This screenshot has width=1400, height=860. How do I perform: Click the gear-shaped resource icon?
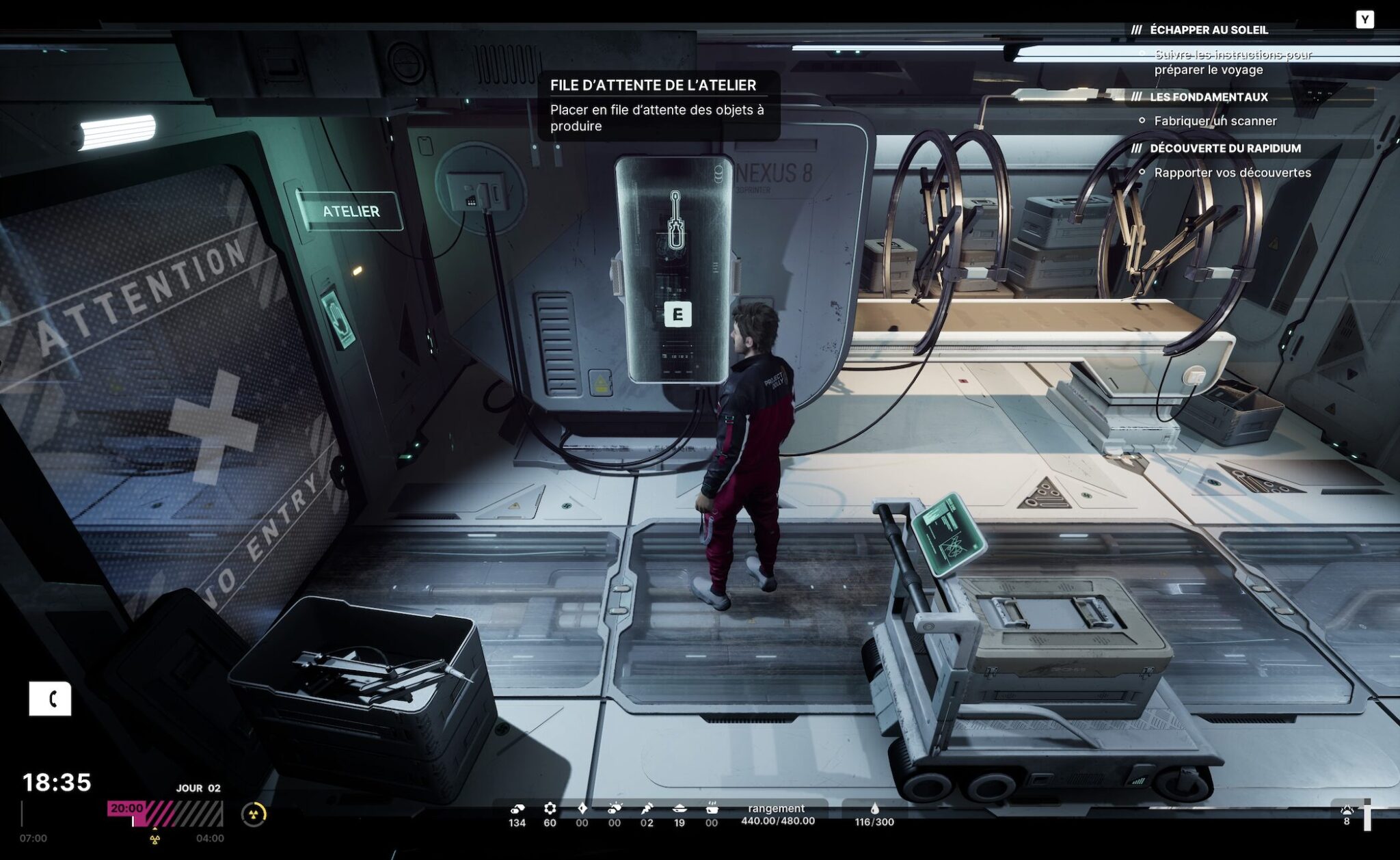[550, 809]
